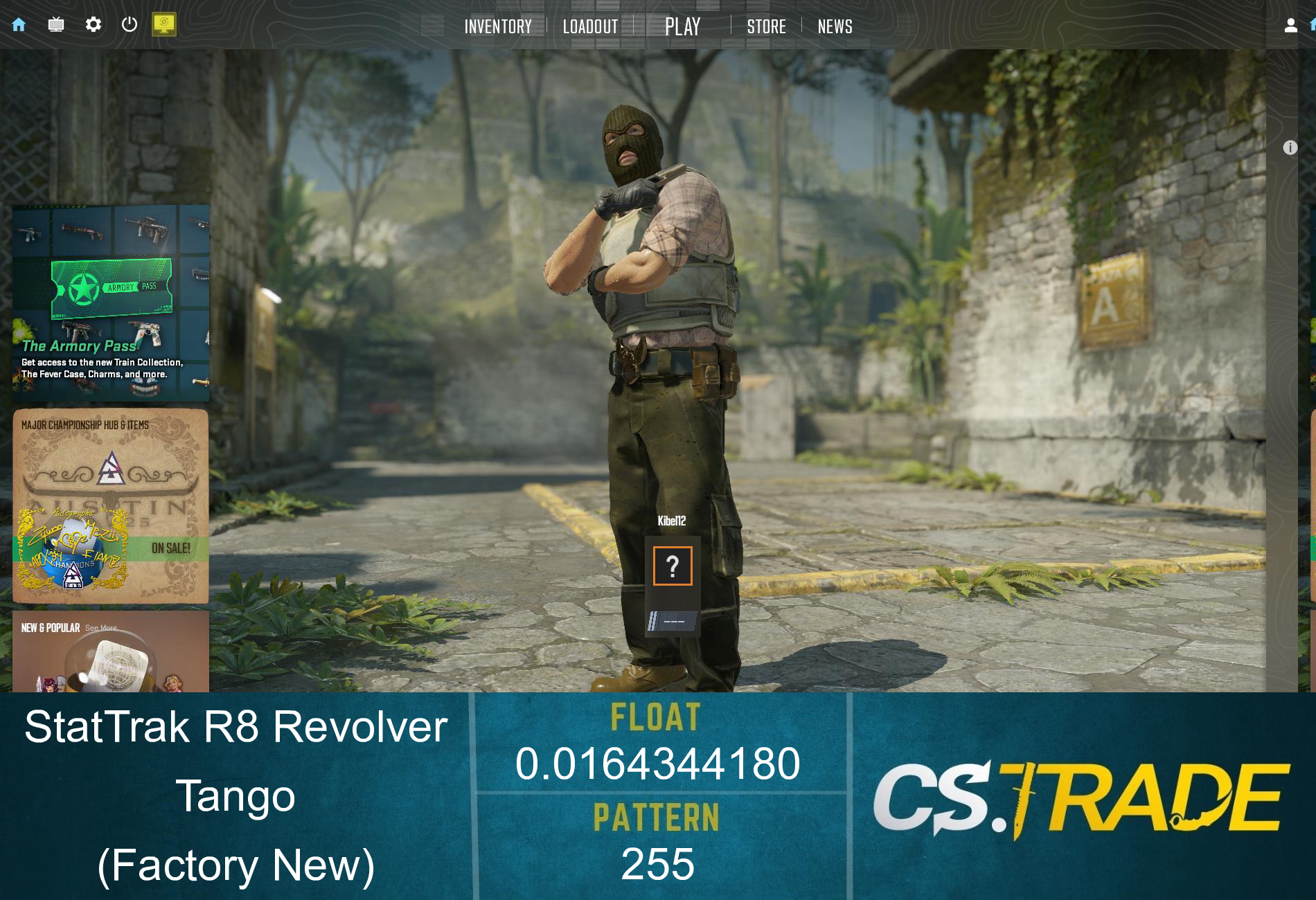1316x900 pixels.
Task: Switch to the LOADOUT section
Action: click(x=590, y=26)
